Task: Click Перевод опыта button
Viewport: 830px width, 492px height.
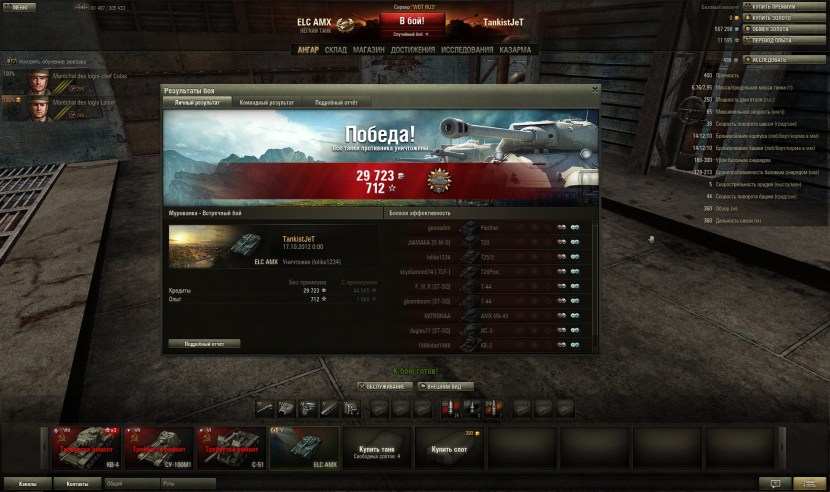Action: pos(784,40)
